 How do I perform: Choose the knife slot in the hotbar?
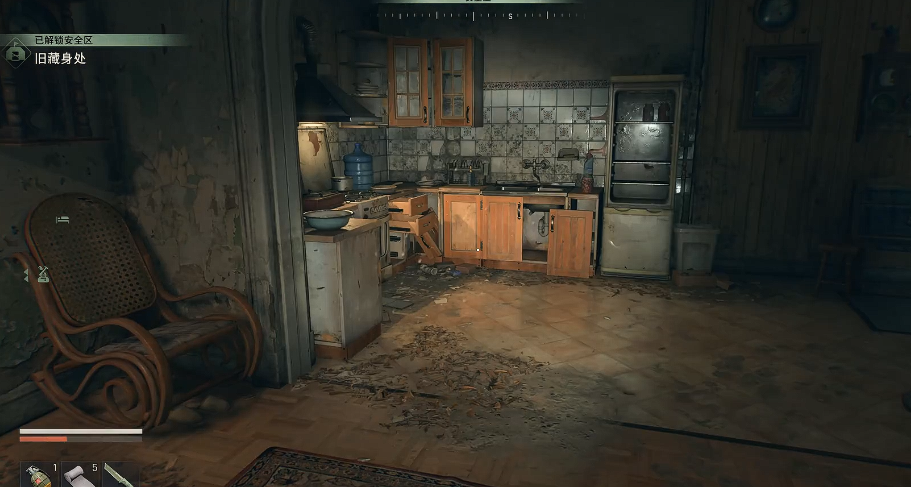pyautogui.click(x=118, y=475)
